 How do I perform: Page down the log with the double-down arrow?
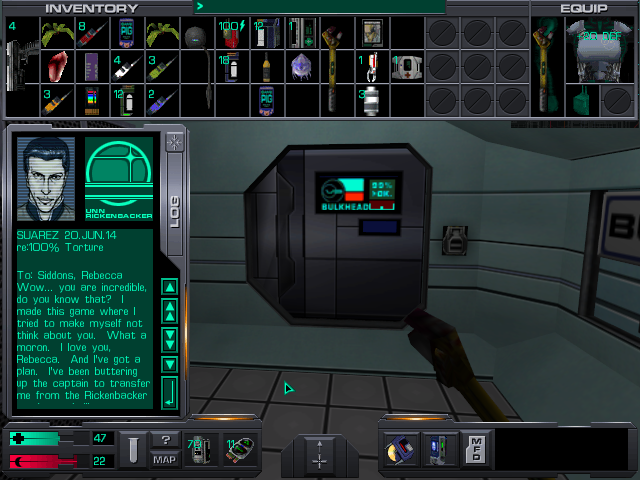tap(169, 338)
